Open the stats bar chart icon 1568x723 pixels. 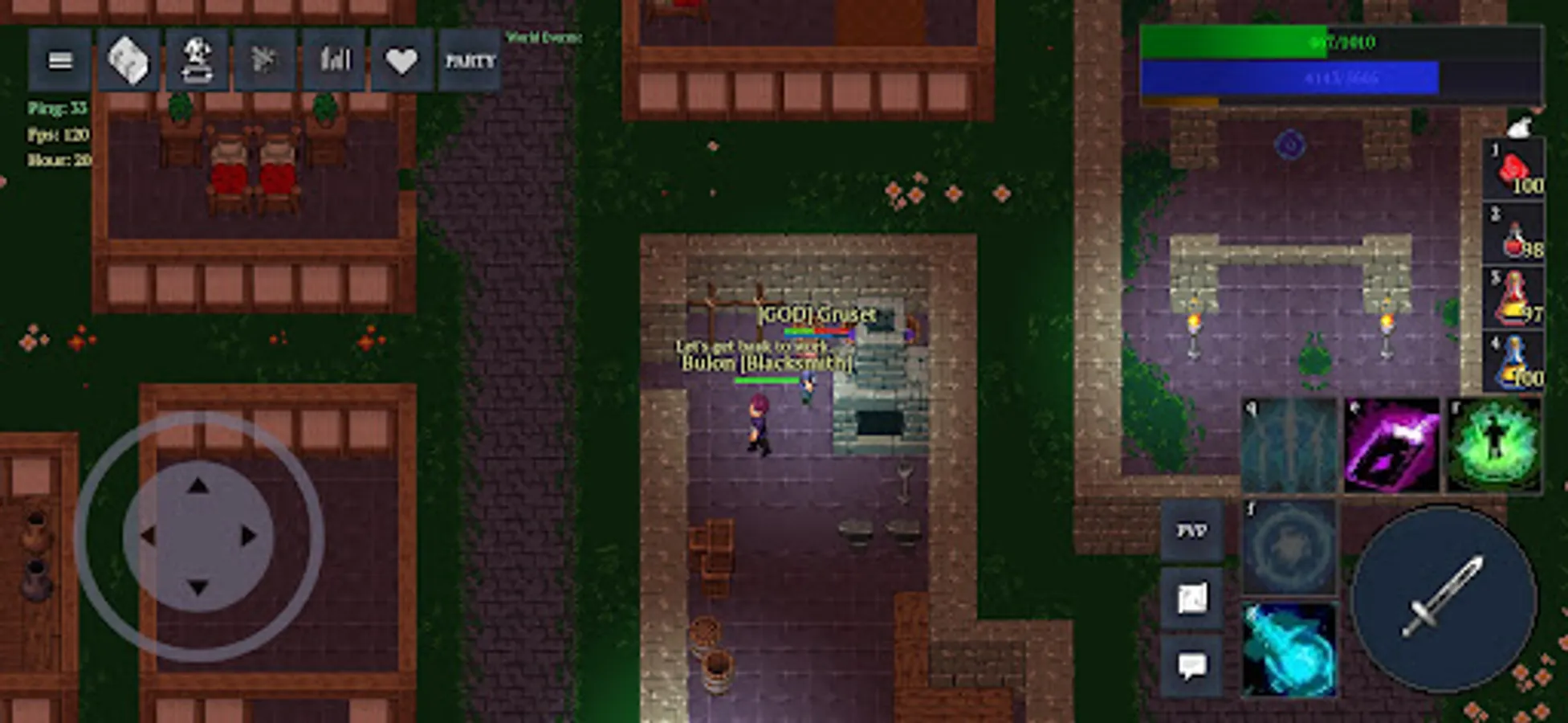[333, 59]
